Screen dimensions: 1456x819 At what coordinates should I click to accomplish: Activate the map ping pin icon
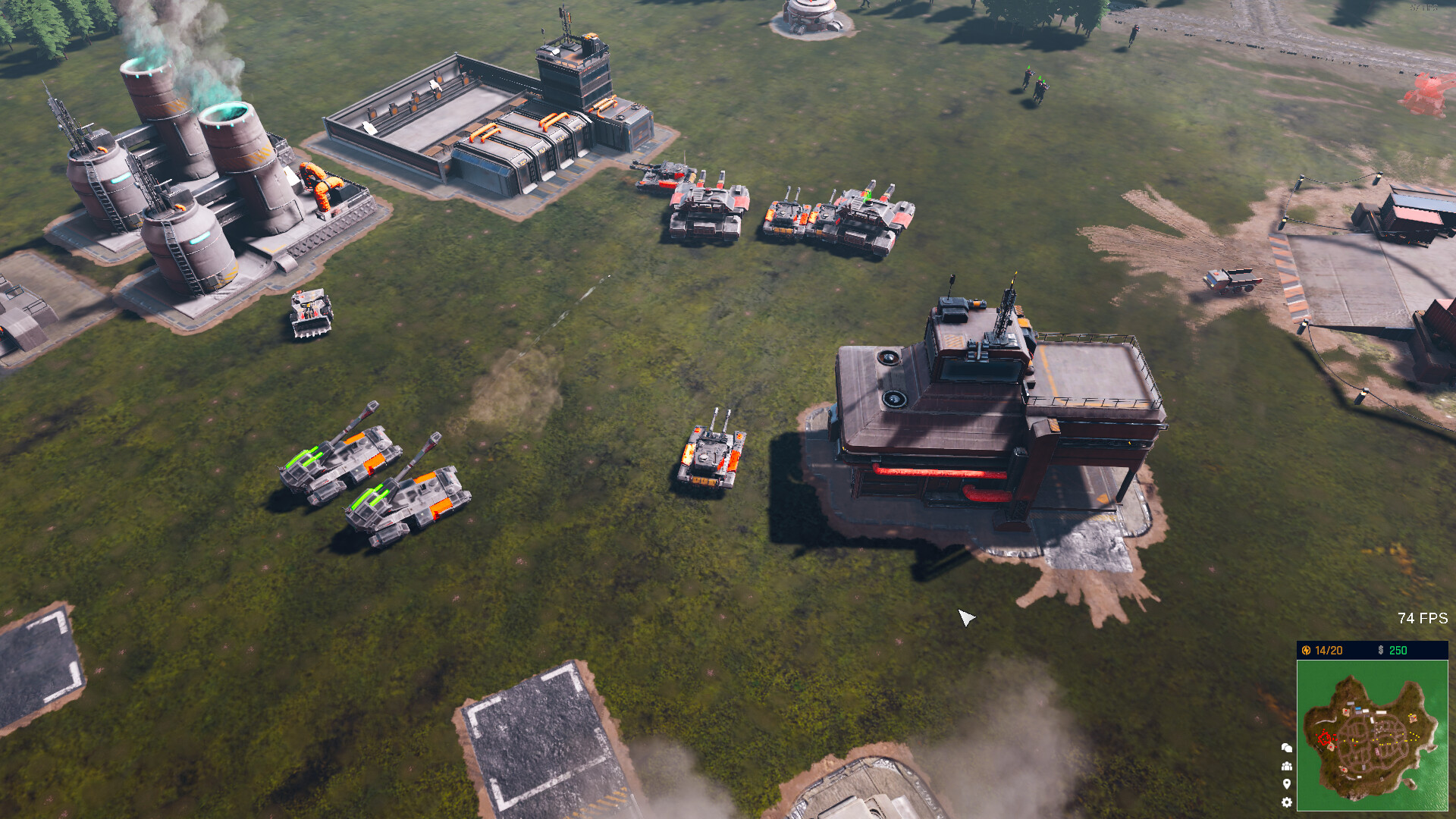coord(1287,783)
